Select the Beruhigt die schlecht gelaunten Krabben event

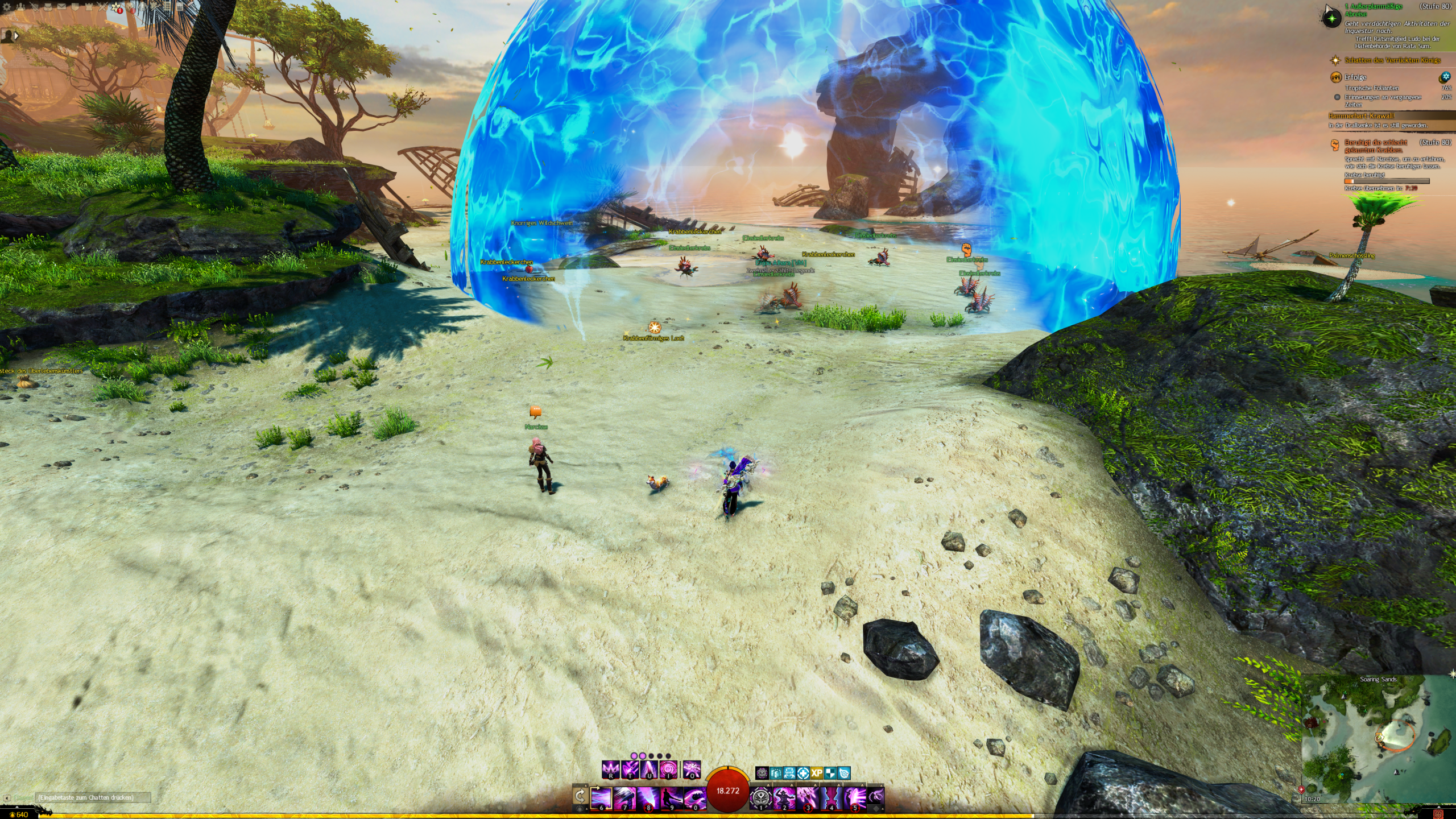[1375, 146]
